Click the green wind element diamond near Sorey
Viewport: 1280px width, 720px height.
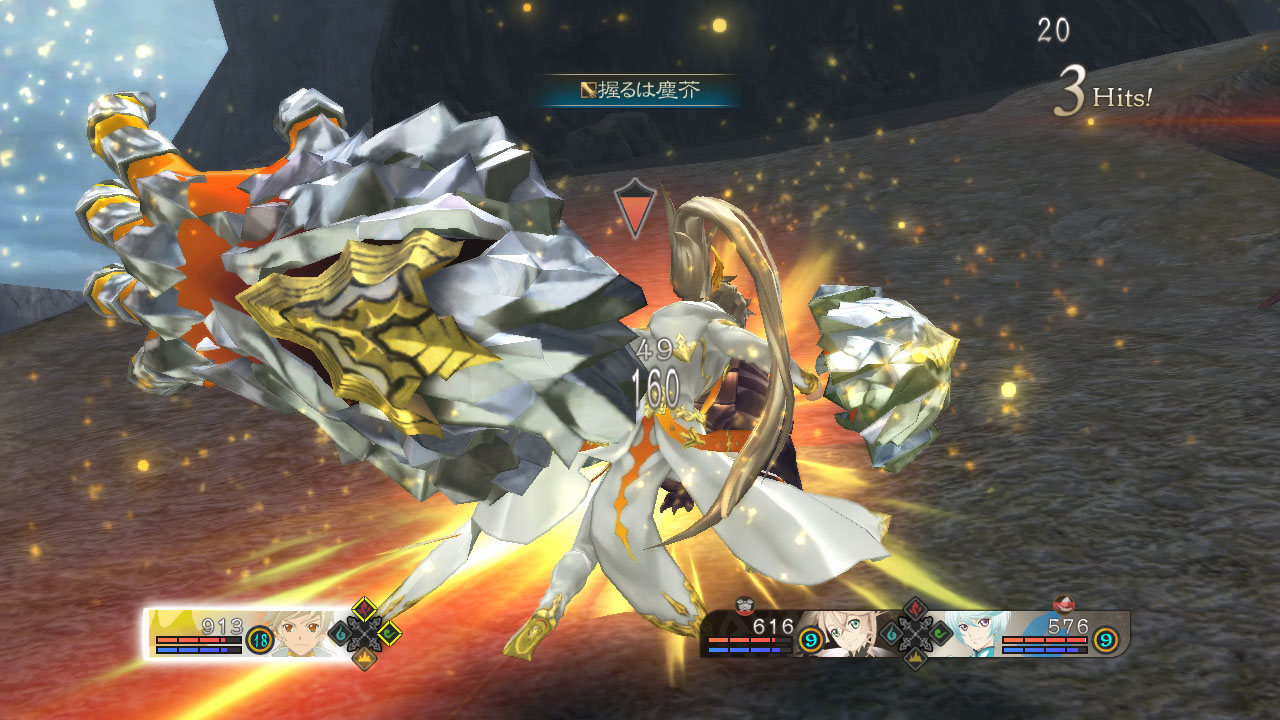(x=389, y=633)
